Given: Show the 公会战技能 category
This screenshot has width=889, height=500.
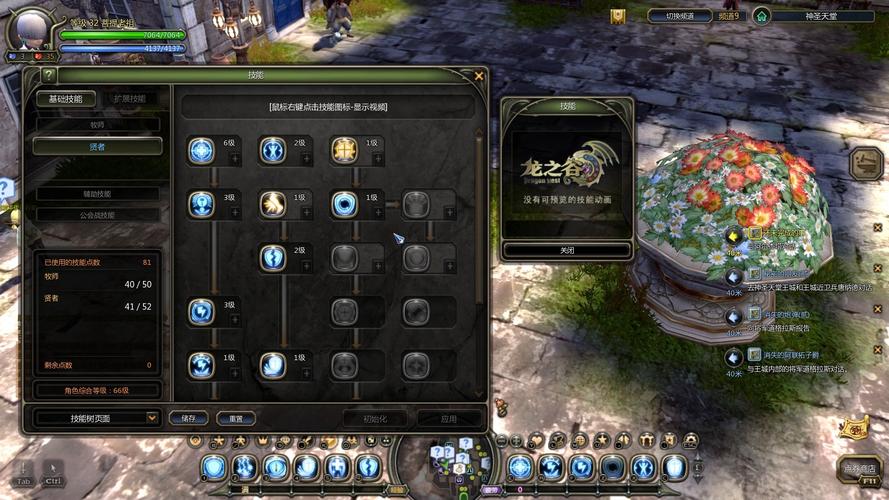Looking at the screenshot, I should click(97, 214).
